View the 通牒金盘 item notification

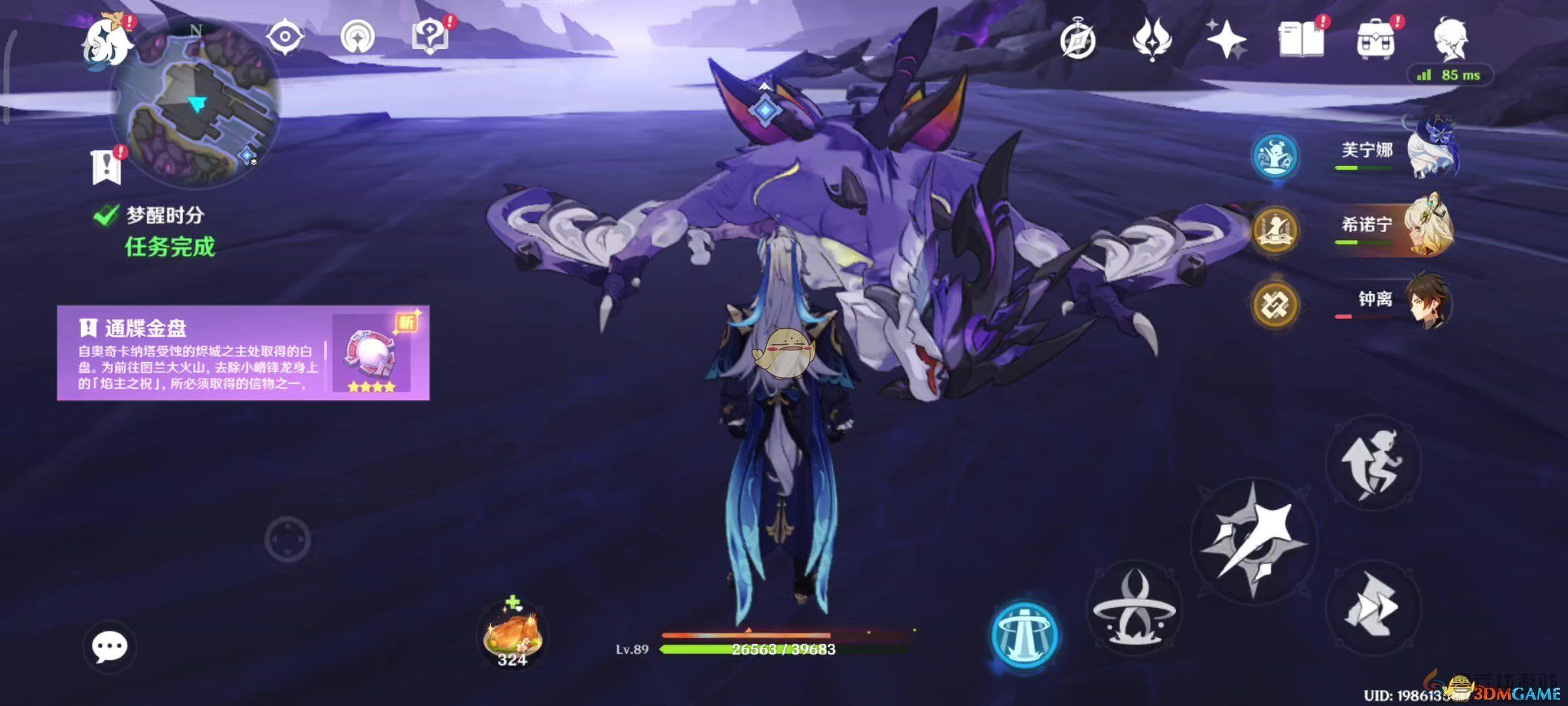click(x=243, y=353)
